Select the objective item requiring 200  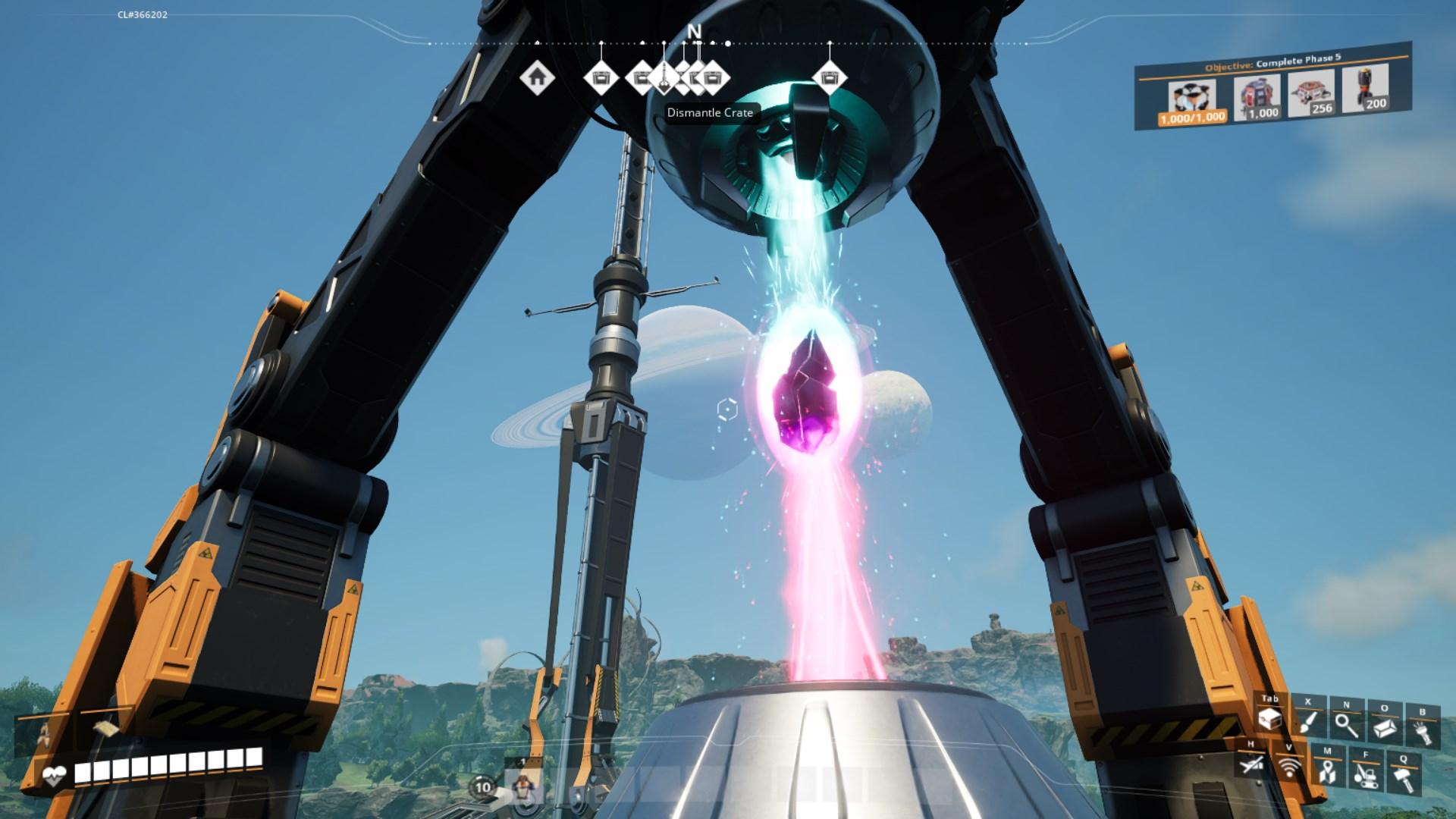click(1365, 91)
